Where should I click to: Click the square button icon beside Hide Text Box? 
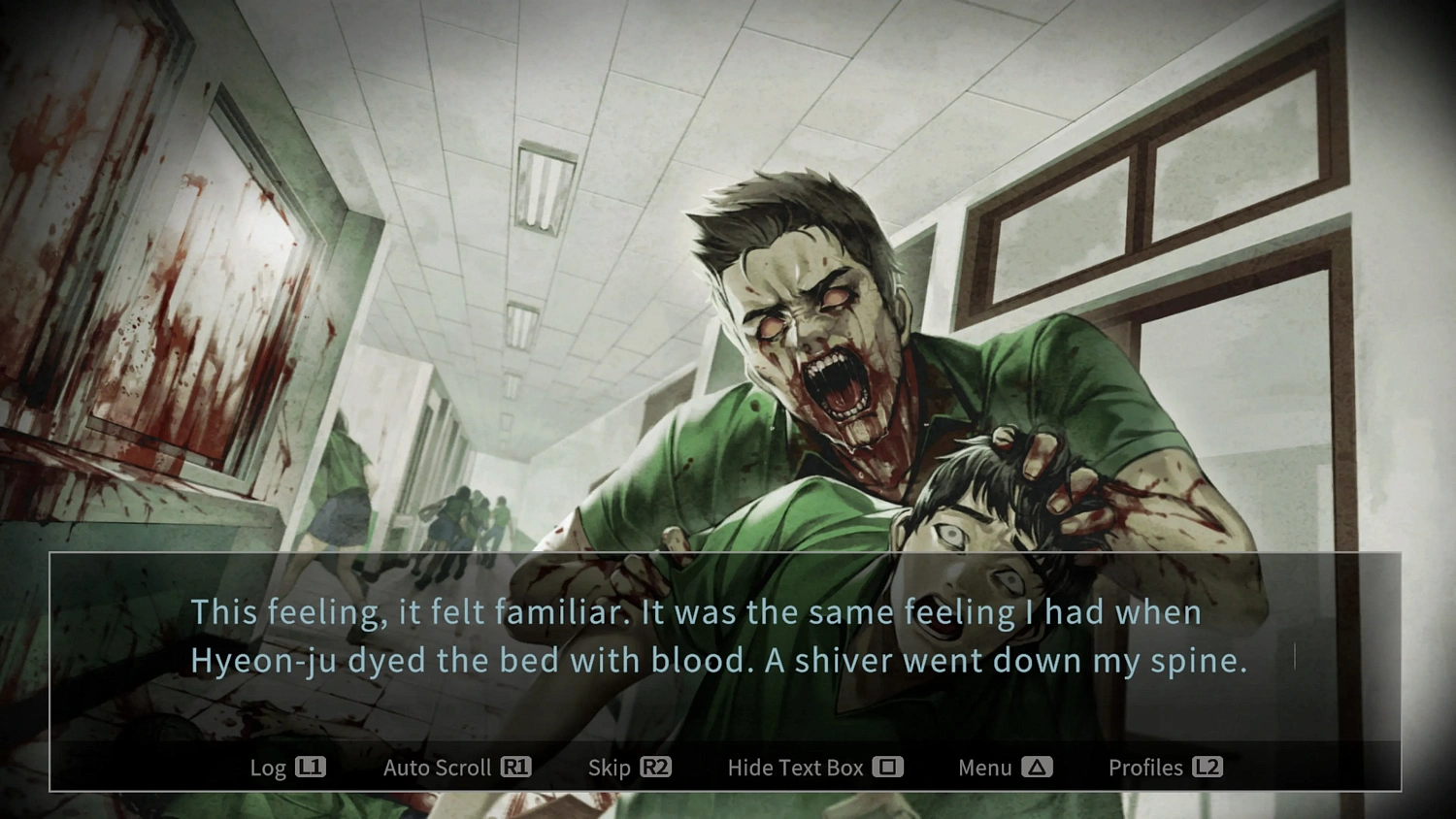[x=887, y=768]
